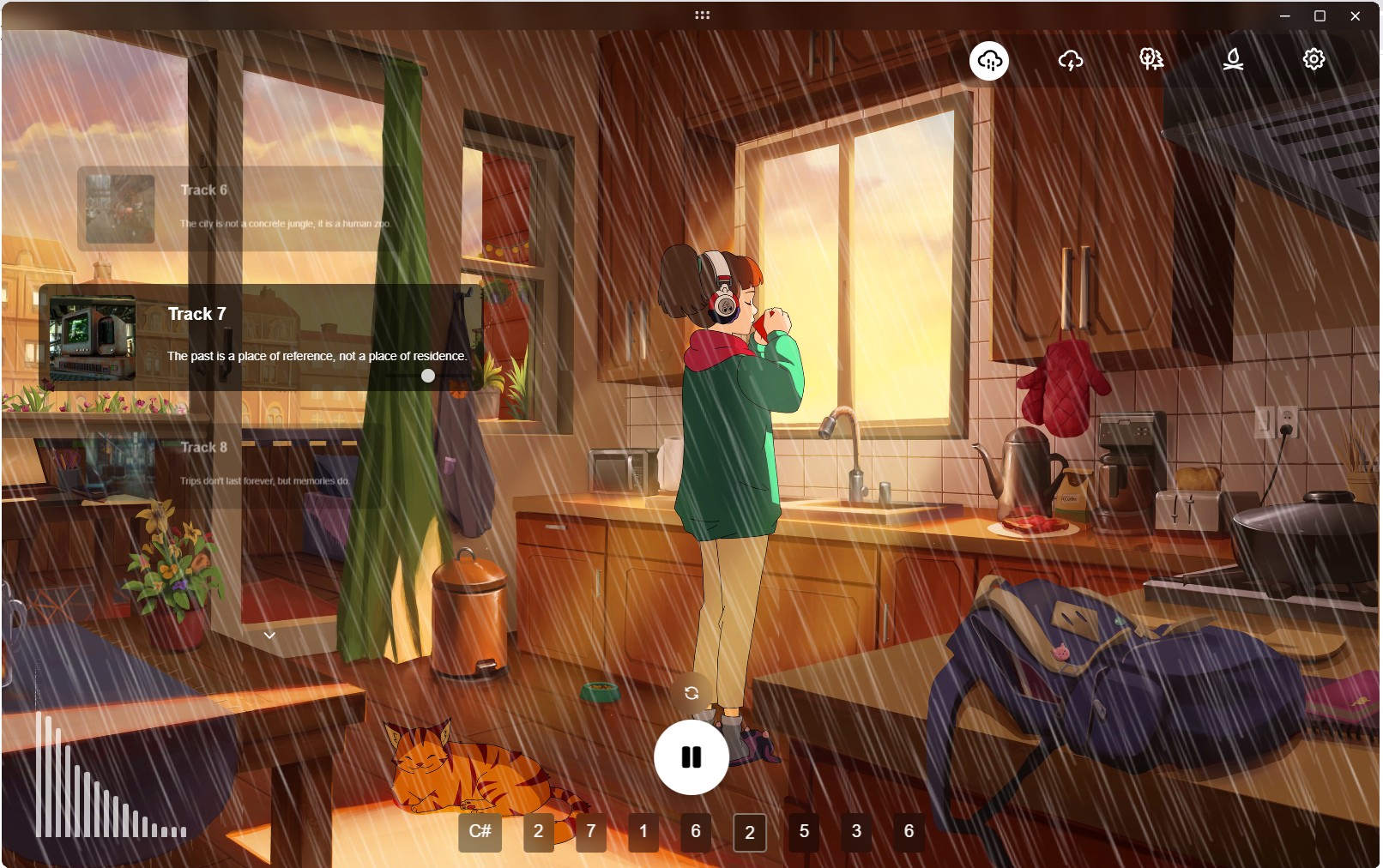The image size is (1383, 868).
Task: Pause the music playback
Action: pos(691,757)
